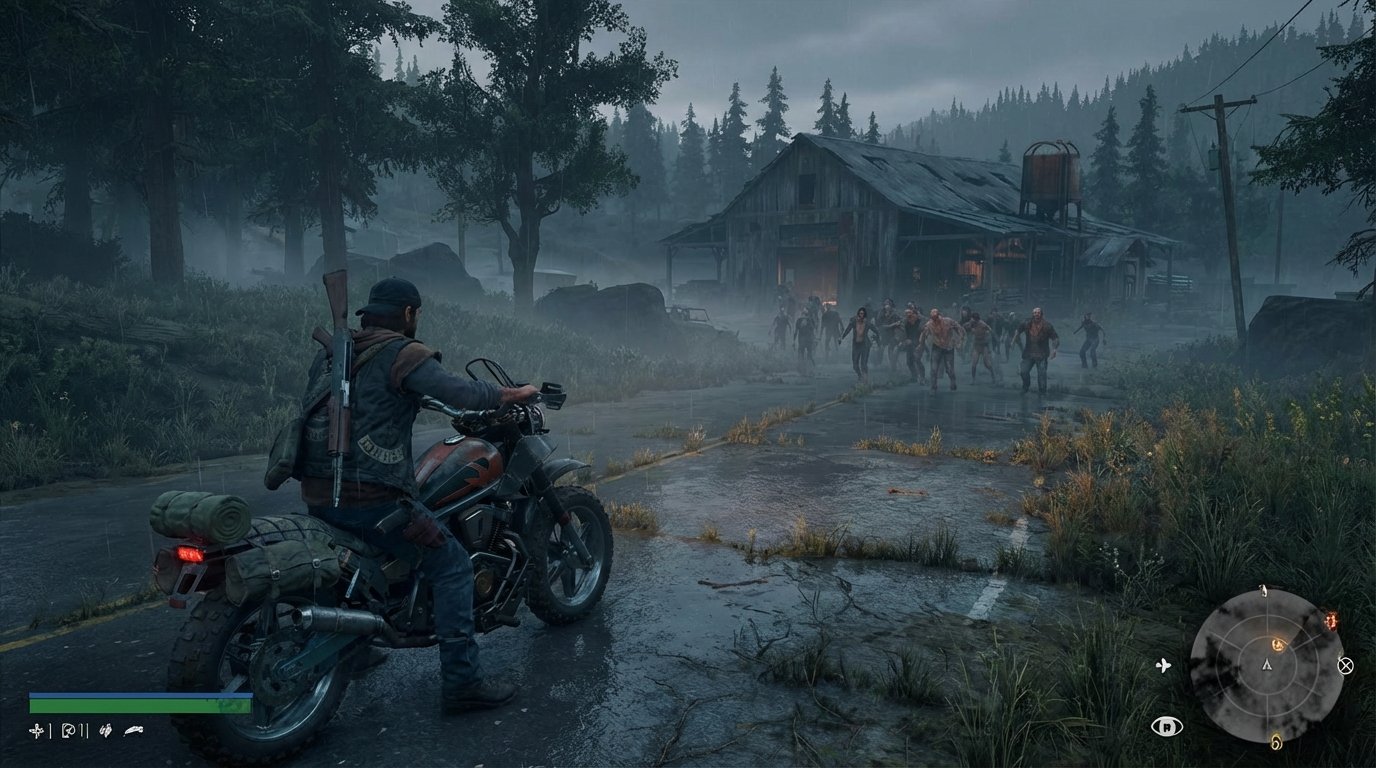Click the yellow objective marker below the minimap
The image size is (1376, 768).
pos(1276,740)
